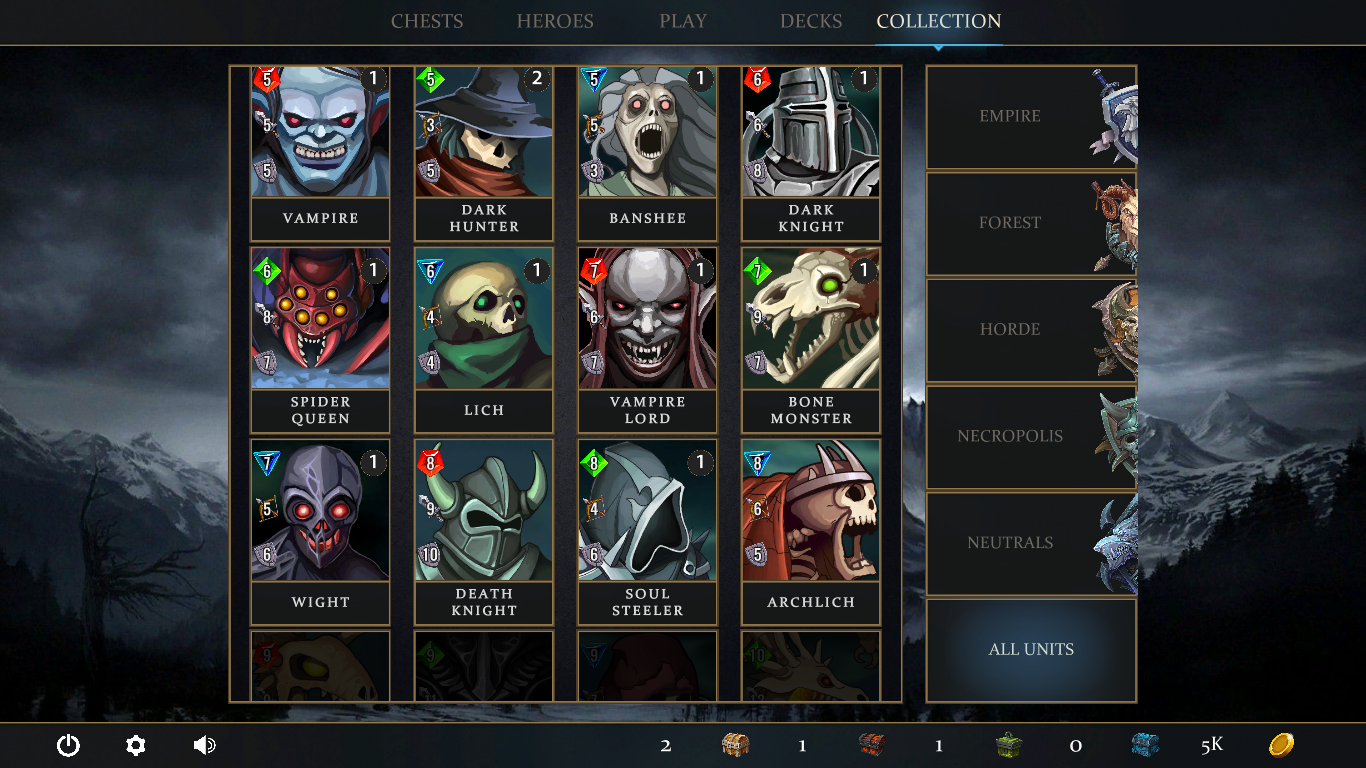Open the Decks tab
Screen dimensions: 1366x768
[x=811, y=21]
